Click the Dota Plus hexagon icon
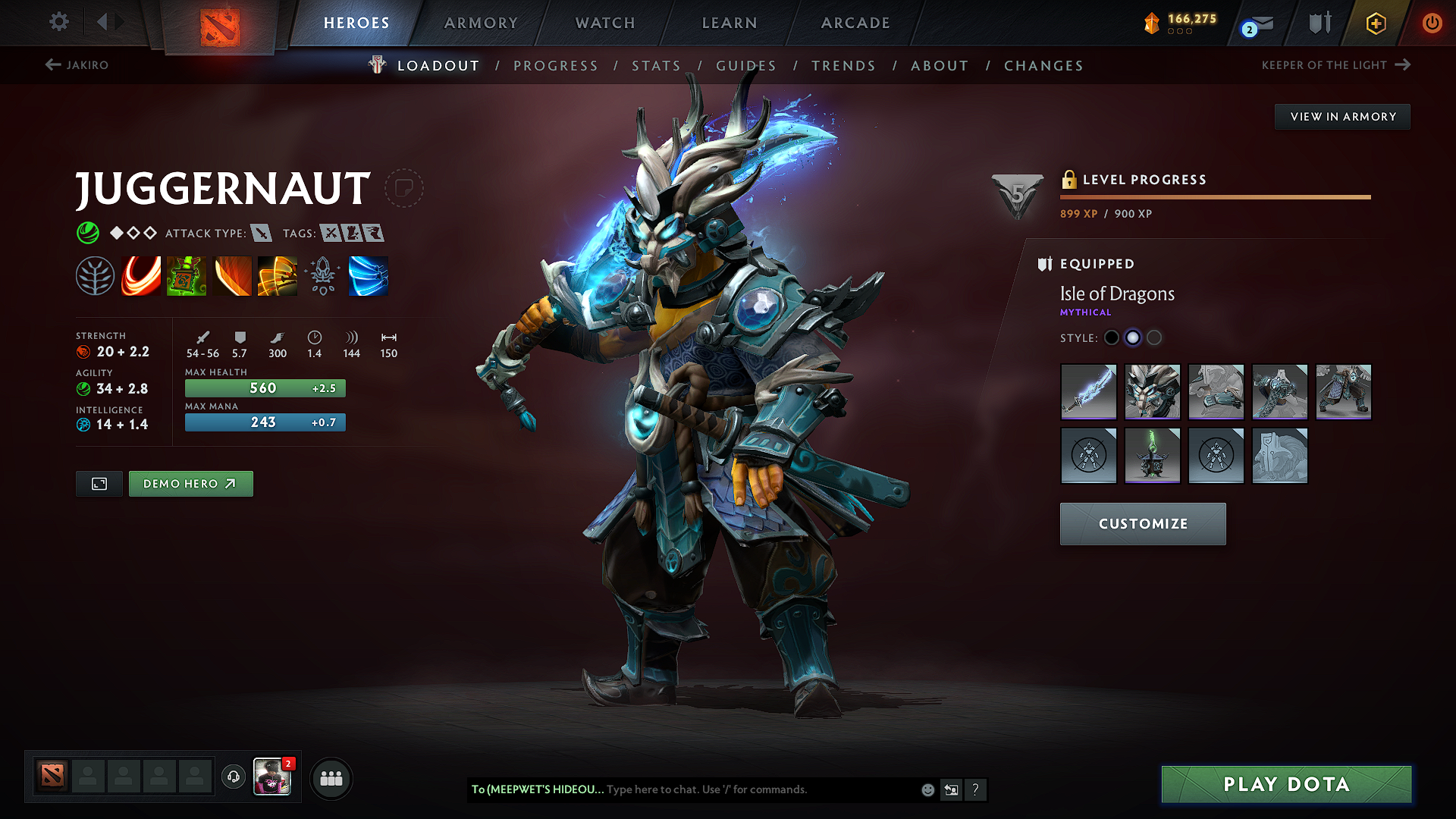The width and height of the screenshot is (1456, 819). coord(1376,23)
